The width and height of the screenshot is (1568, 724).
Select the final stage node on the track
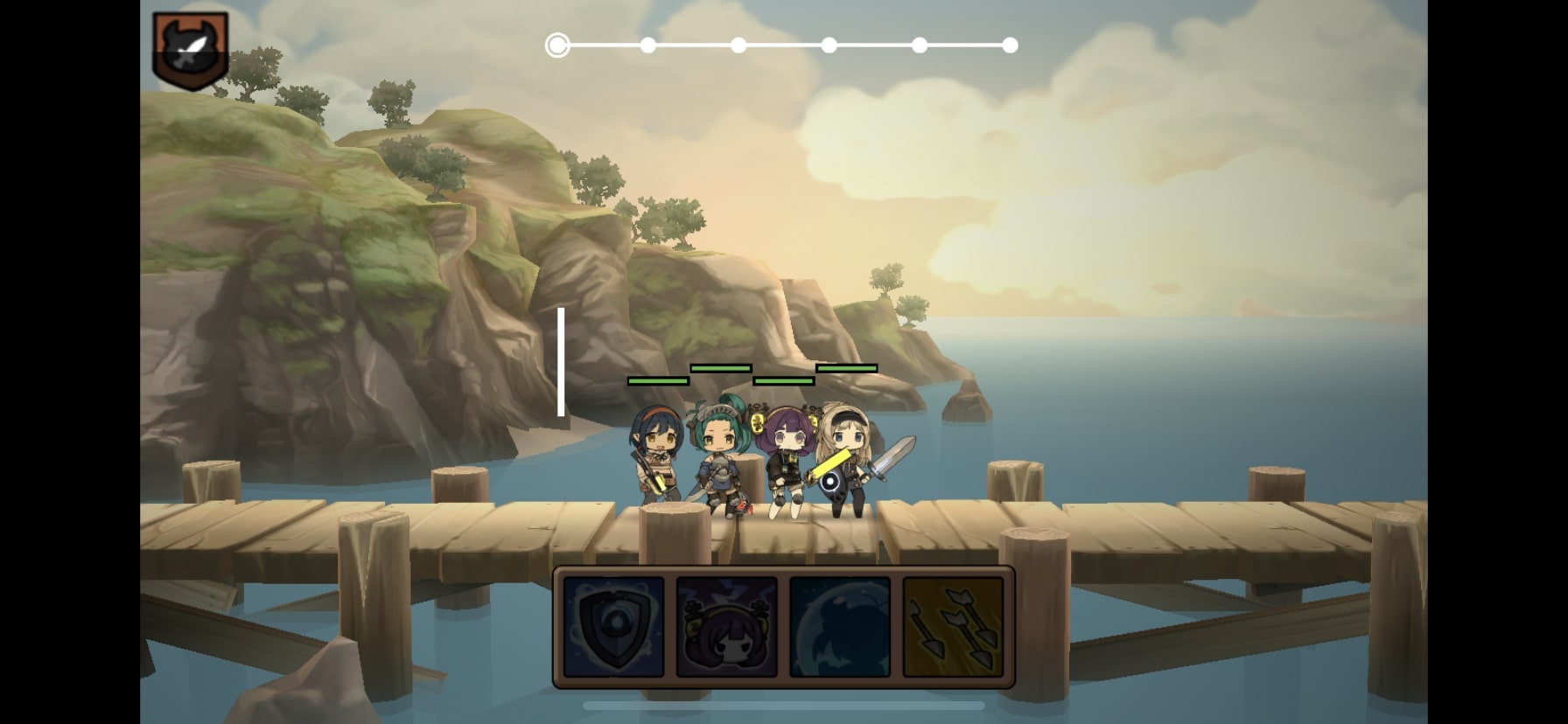(x=1011, y=45)
